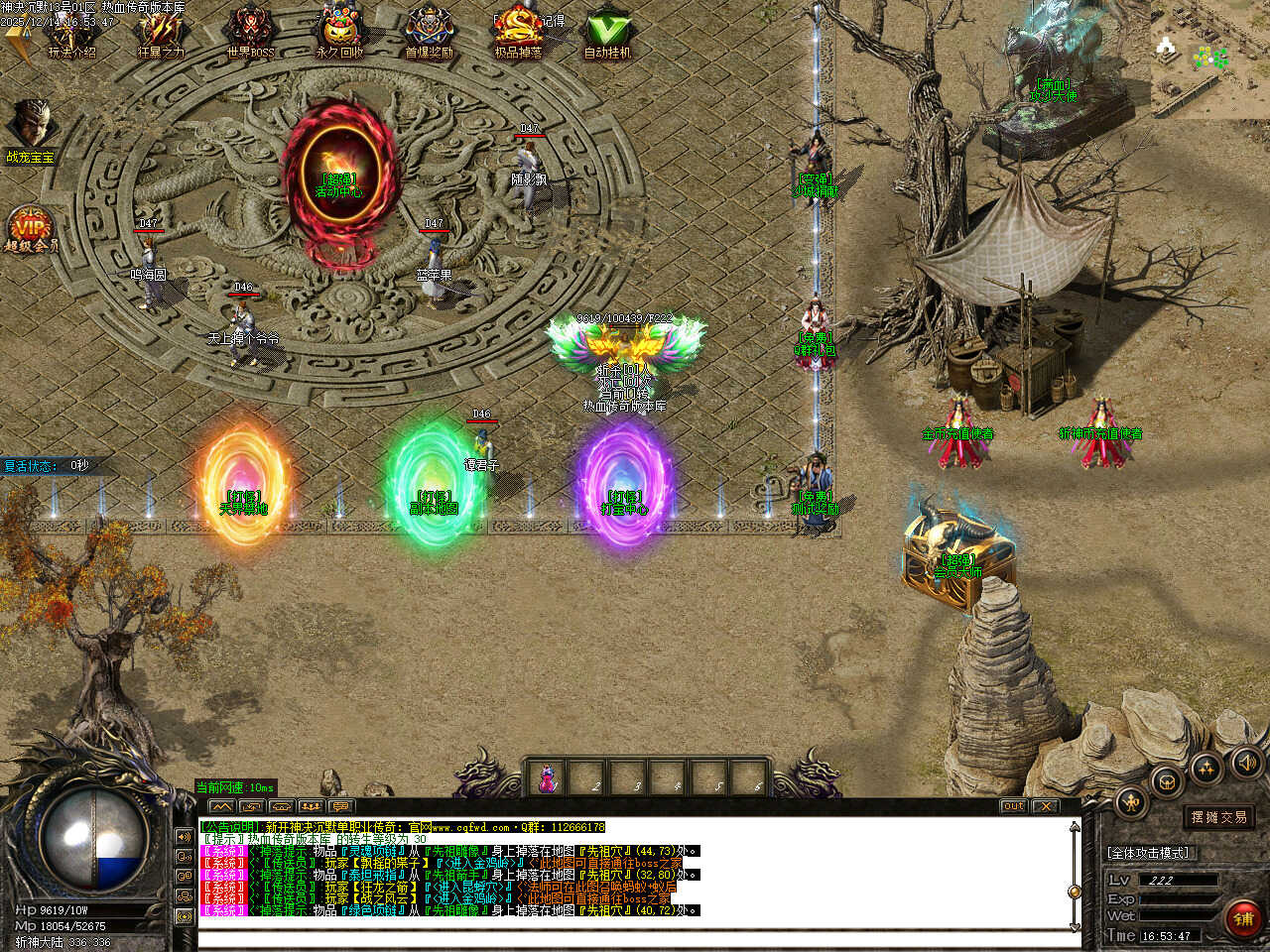Viewport: 1270px width, 952px height.
Task: Open the 首爆奖励 rewards icon
Action: pyautogui.click(x=429, y=32)
